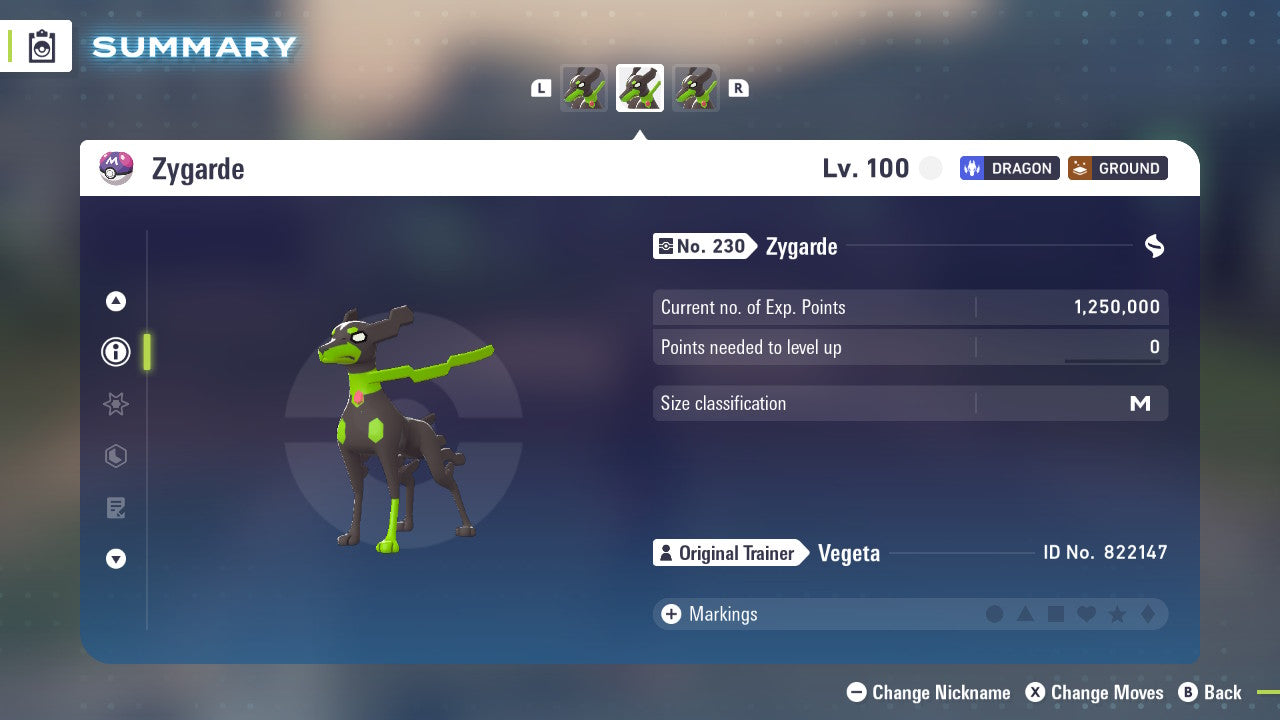Click the down arrow in the sidebar
The image size is (1280, 720).
(115, 559)
